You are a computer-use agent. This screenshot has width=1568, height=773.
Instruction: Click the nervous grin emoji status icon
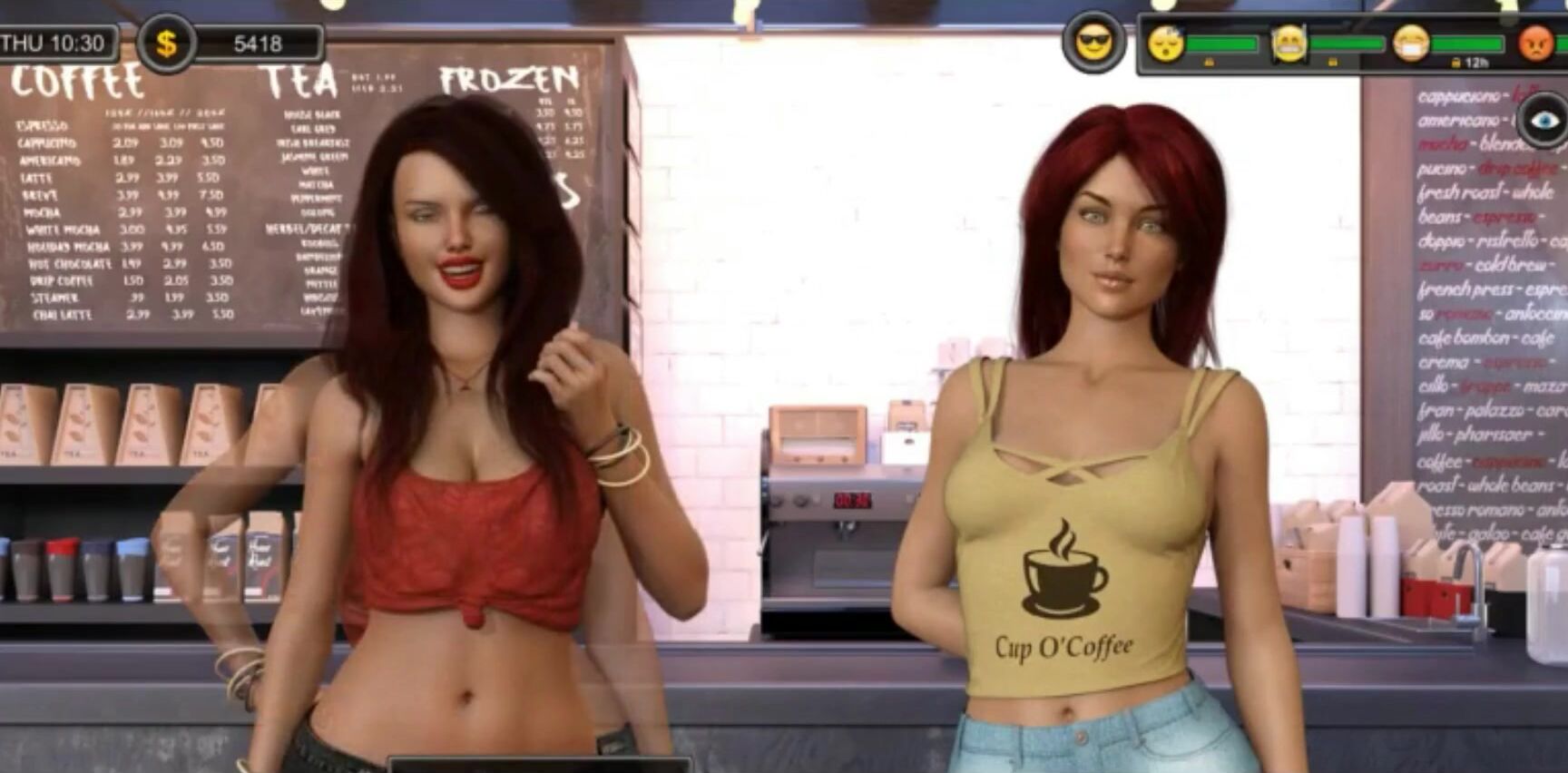1289,42
